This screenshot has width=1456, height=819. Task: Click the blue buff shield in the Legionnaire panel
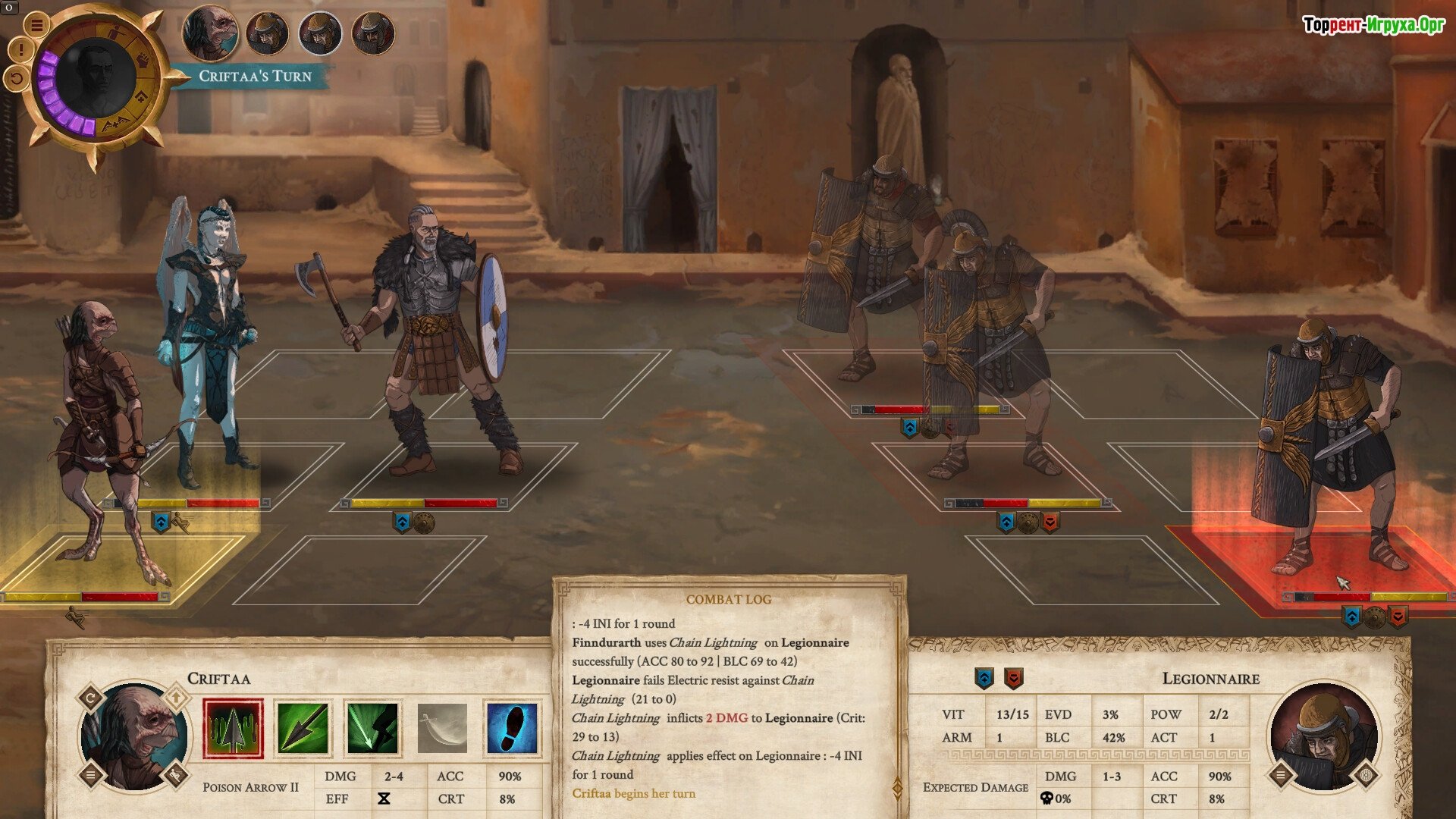pyautogui.click(x=984, y=678)
